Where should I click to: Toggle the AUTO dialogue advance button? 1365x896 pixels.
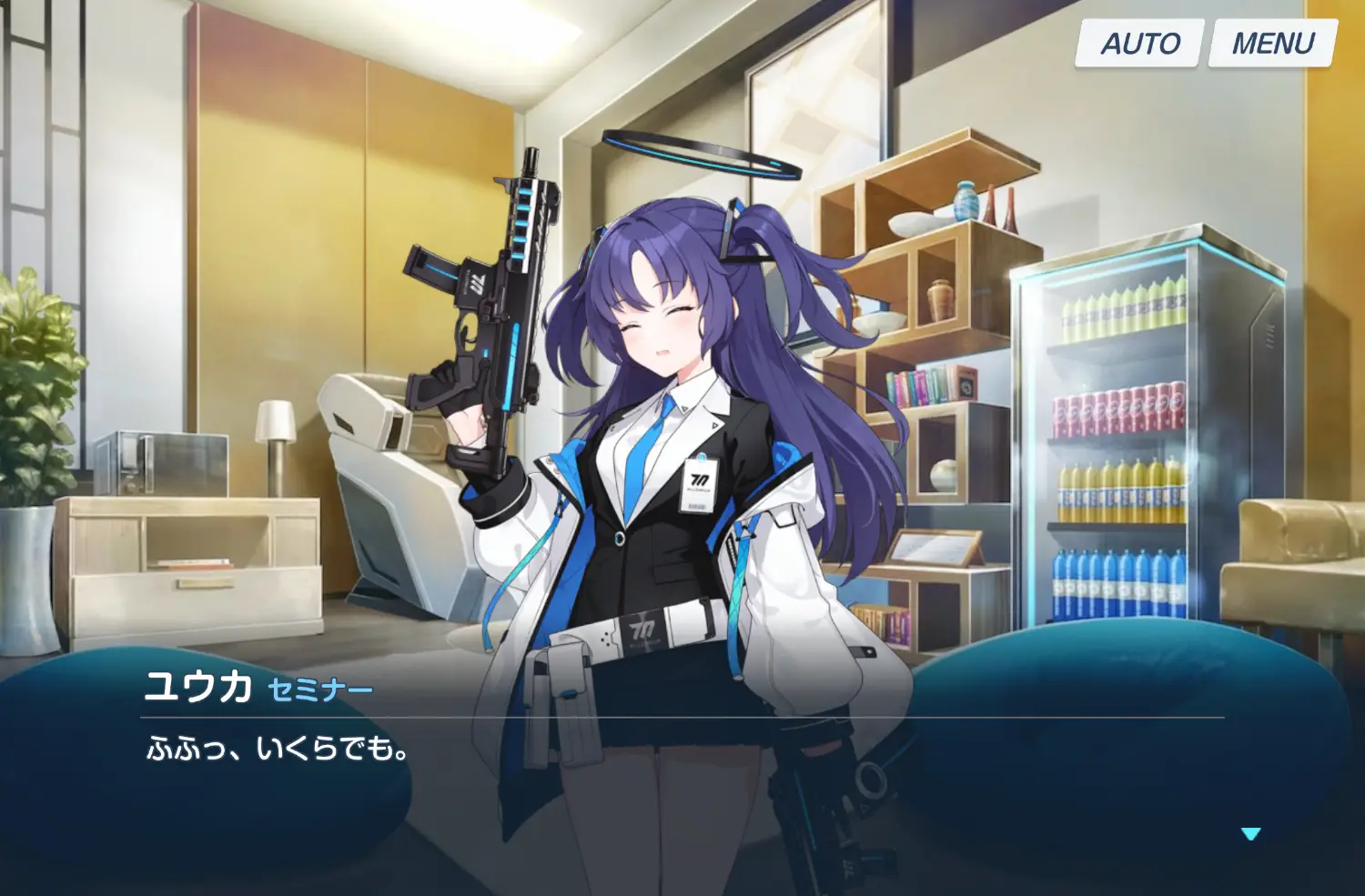[x=1139, y=43]
